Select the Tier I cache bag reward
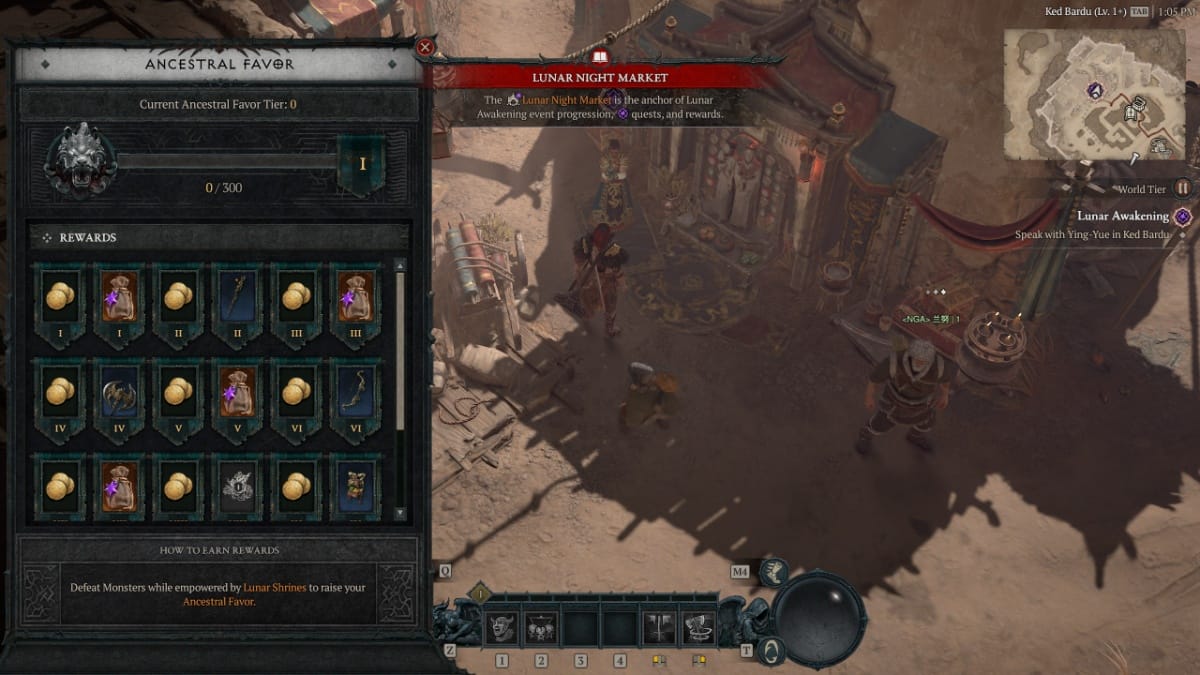The height and width of the screenshot is (675, 1200). click(118, 296)
